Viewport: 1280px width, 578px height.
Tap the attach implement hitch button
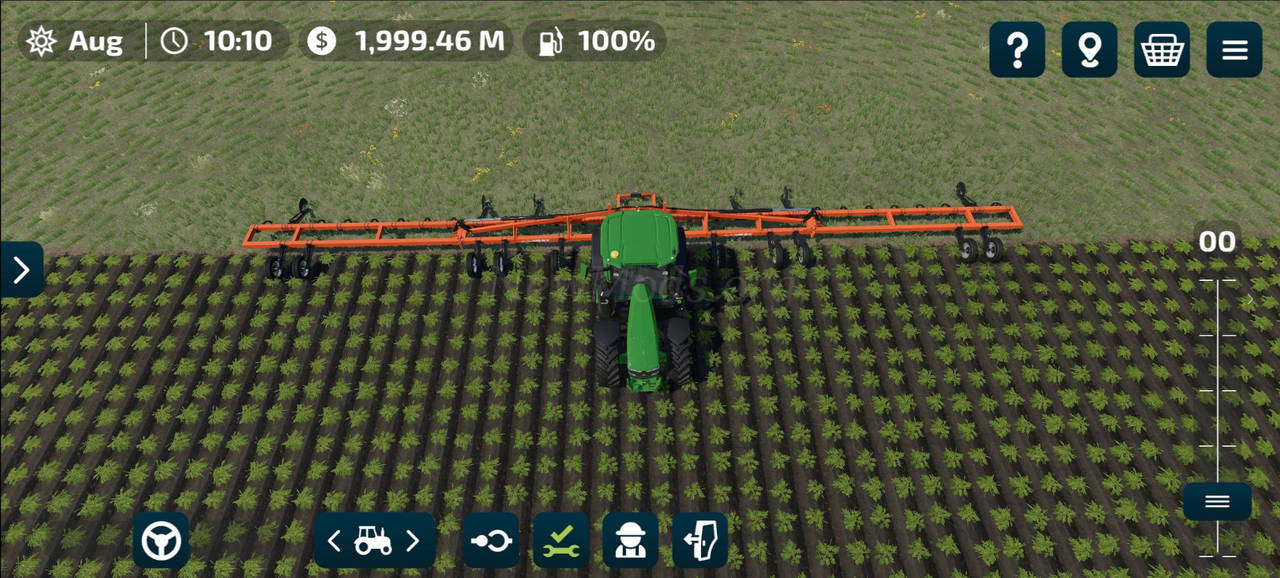(490, 541)
